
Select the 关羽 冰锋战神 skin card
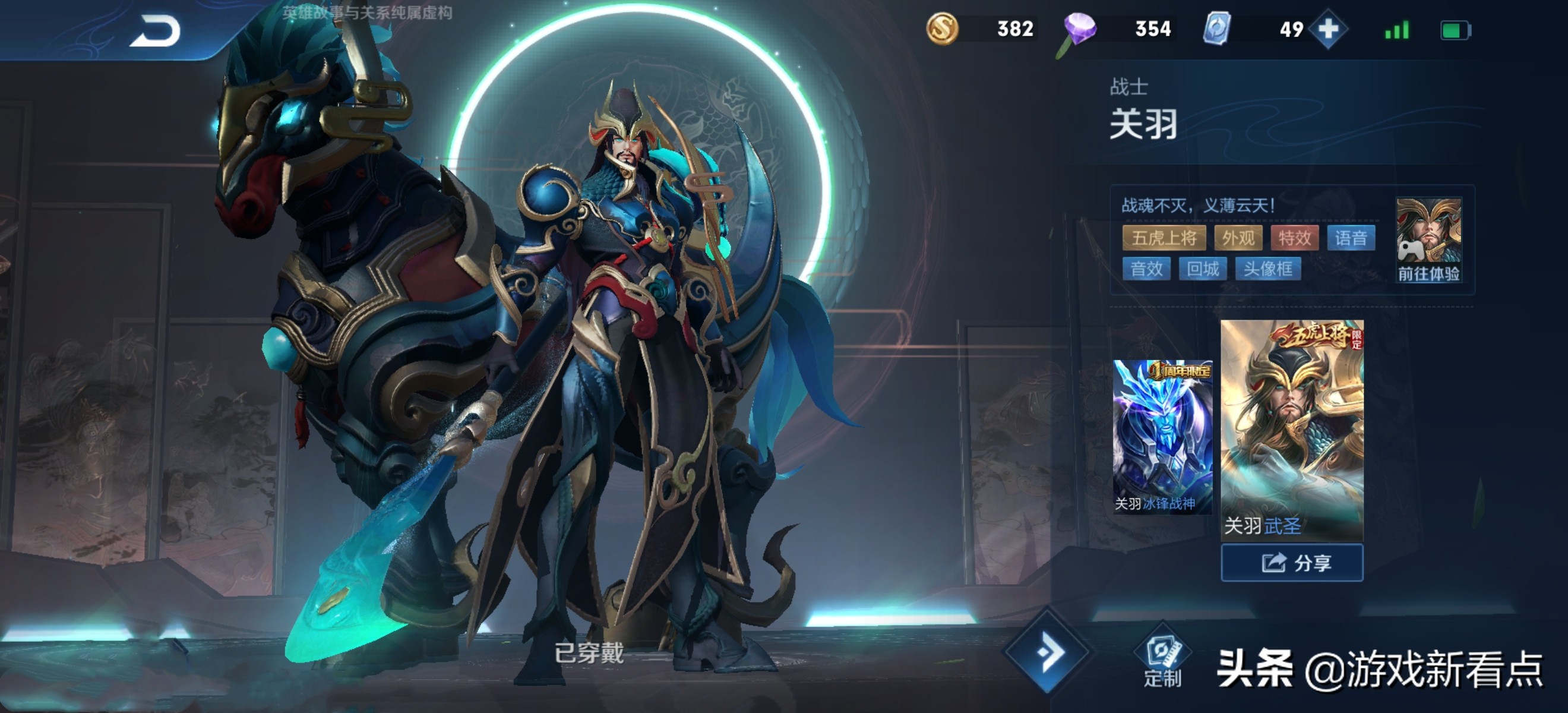click(x=1162, y=436)
